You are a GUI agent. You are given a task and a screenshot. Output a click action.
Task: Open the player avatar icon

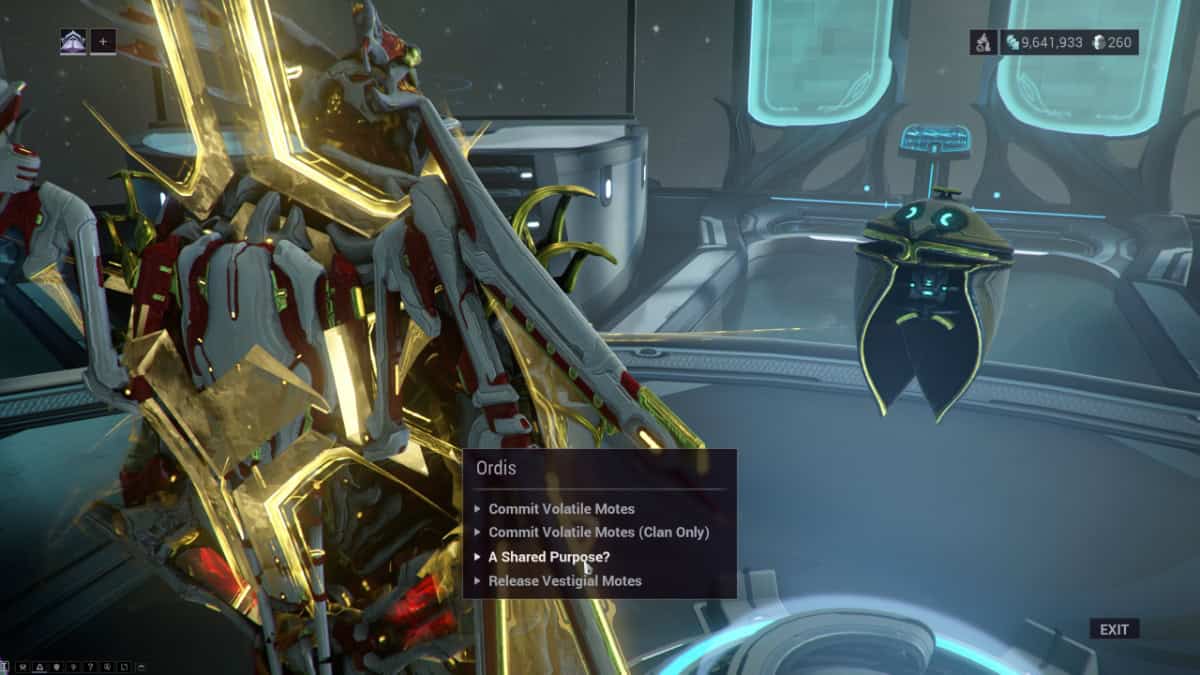(x=73, y=42)
